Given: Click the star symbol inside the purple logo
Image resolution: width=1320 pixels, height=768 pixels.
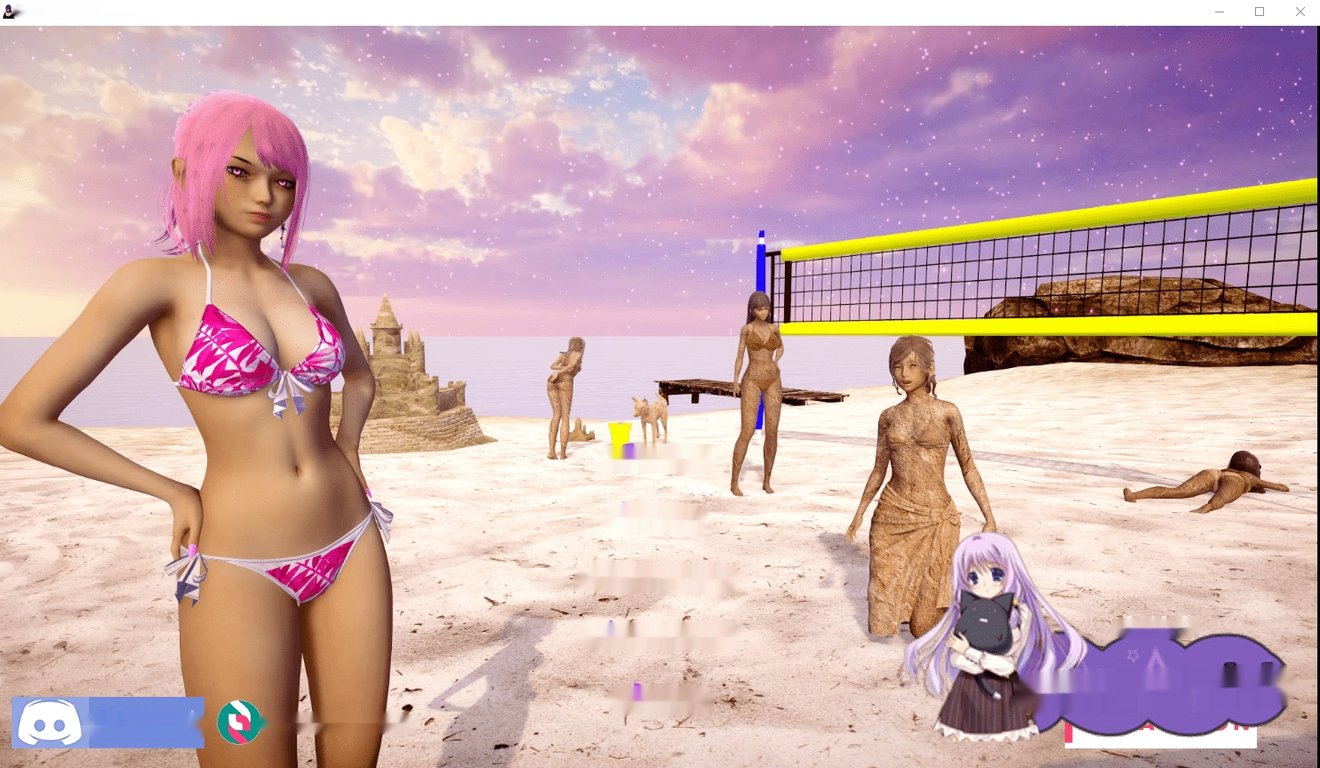Looking at the screenshot, I should (x=1133, y=655).
